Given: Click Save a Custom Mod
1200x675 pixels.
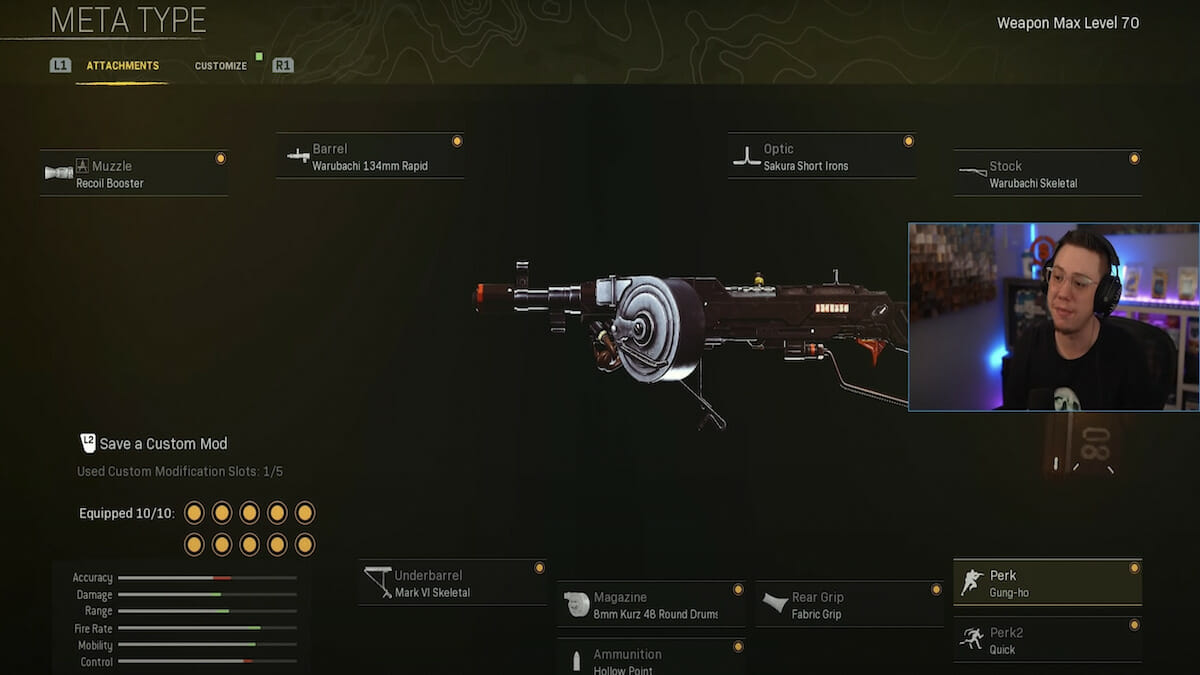Looking at the screenshot, I should click(x=162, y=444).
